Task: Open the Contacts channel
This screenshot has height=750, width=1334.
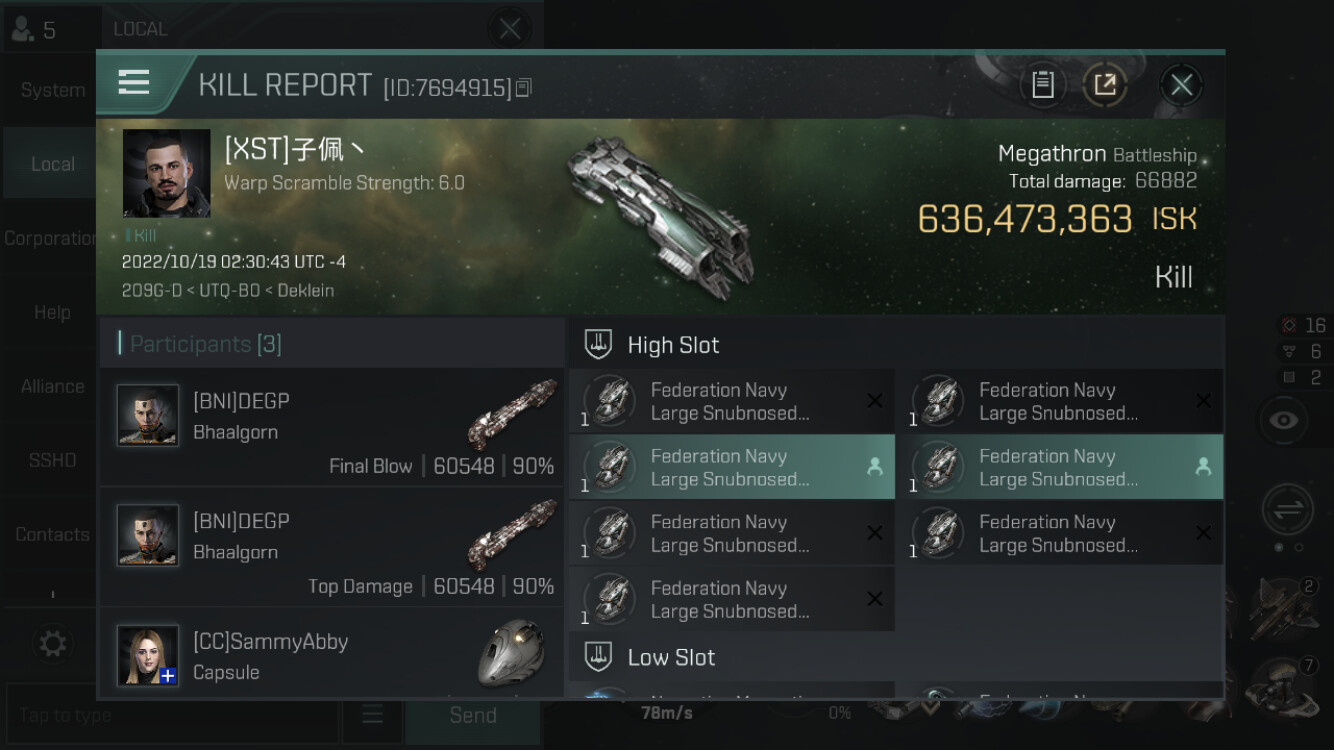Action: tap(52, 534)
